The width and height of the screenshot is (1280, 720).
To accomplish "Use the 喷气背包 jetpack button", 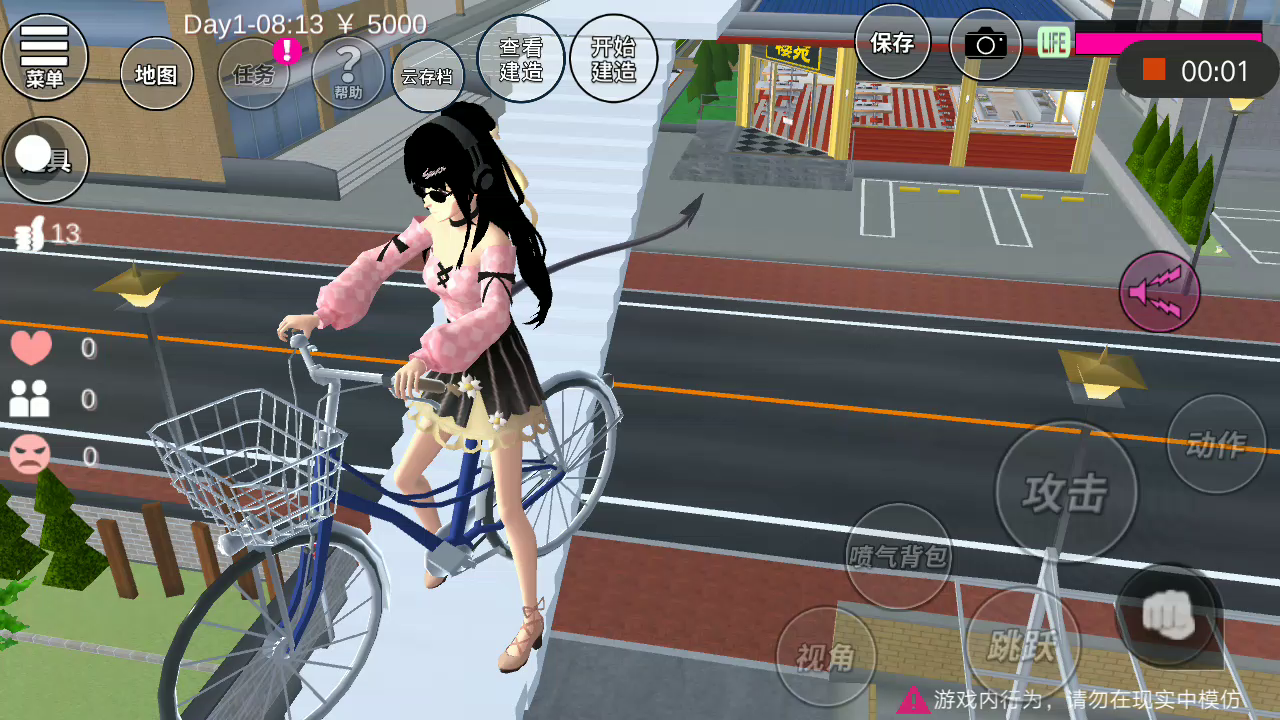I will [898, 556].
